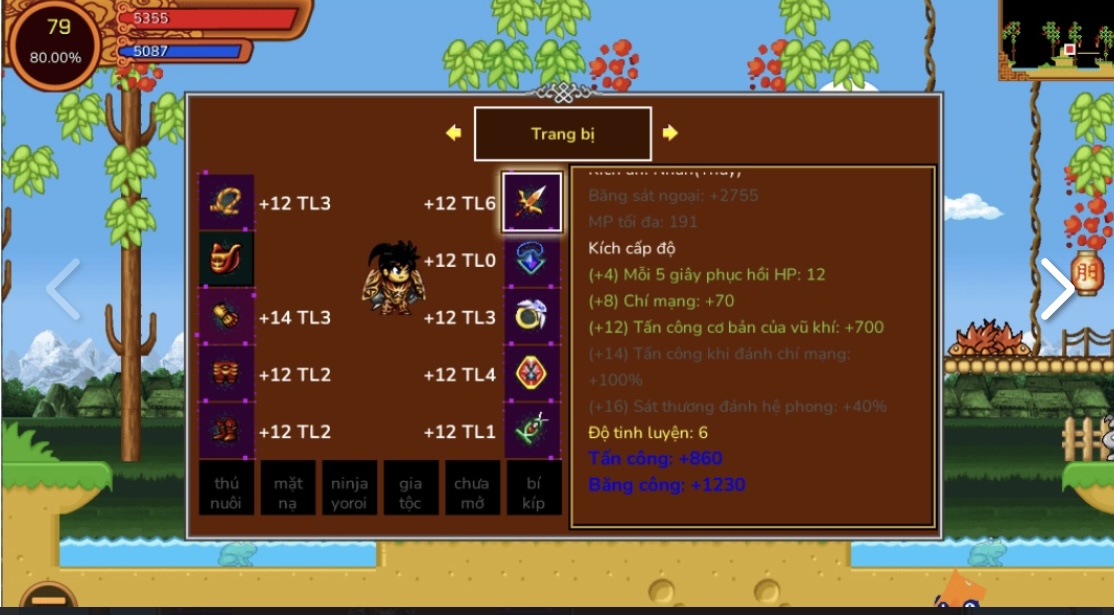Open the minimap
The width and height of the screenshot is (1114, 615).
pyautogui.click(x=1055, y=40)
